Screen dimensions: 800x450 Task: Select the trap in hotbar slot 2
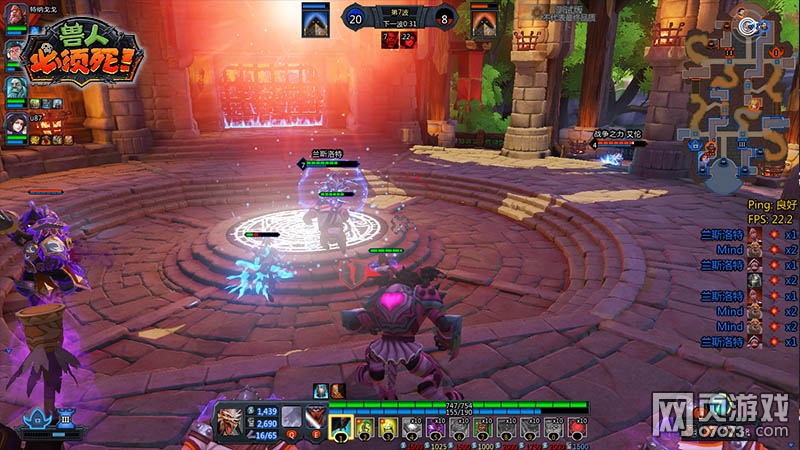pos(365,427)
